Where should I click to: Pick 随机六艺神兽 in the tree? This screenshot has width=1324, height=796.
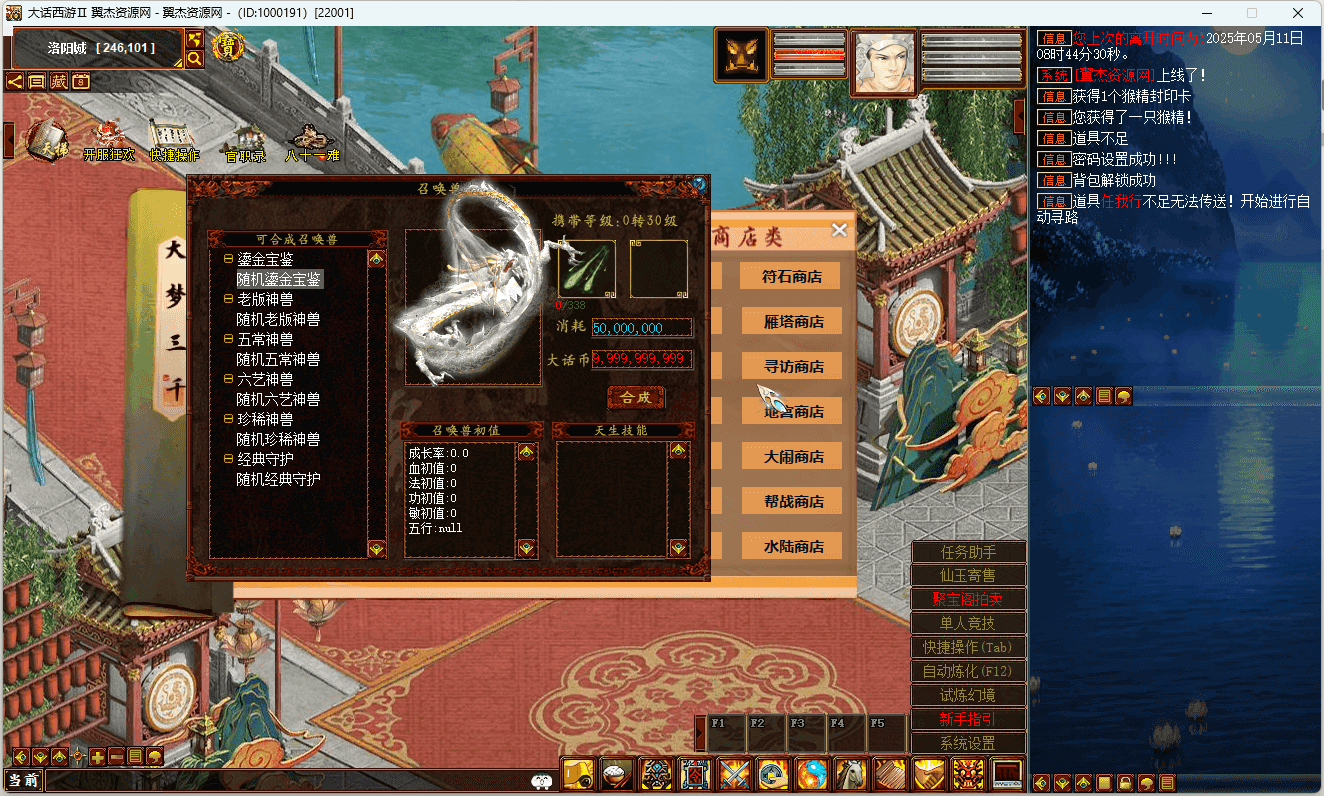coord(278,399)
